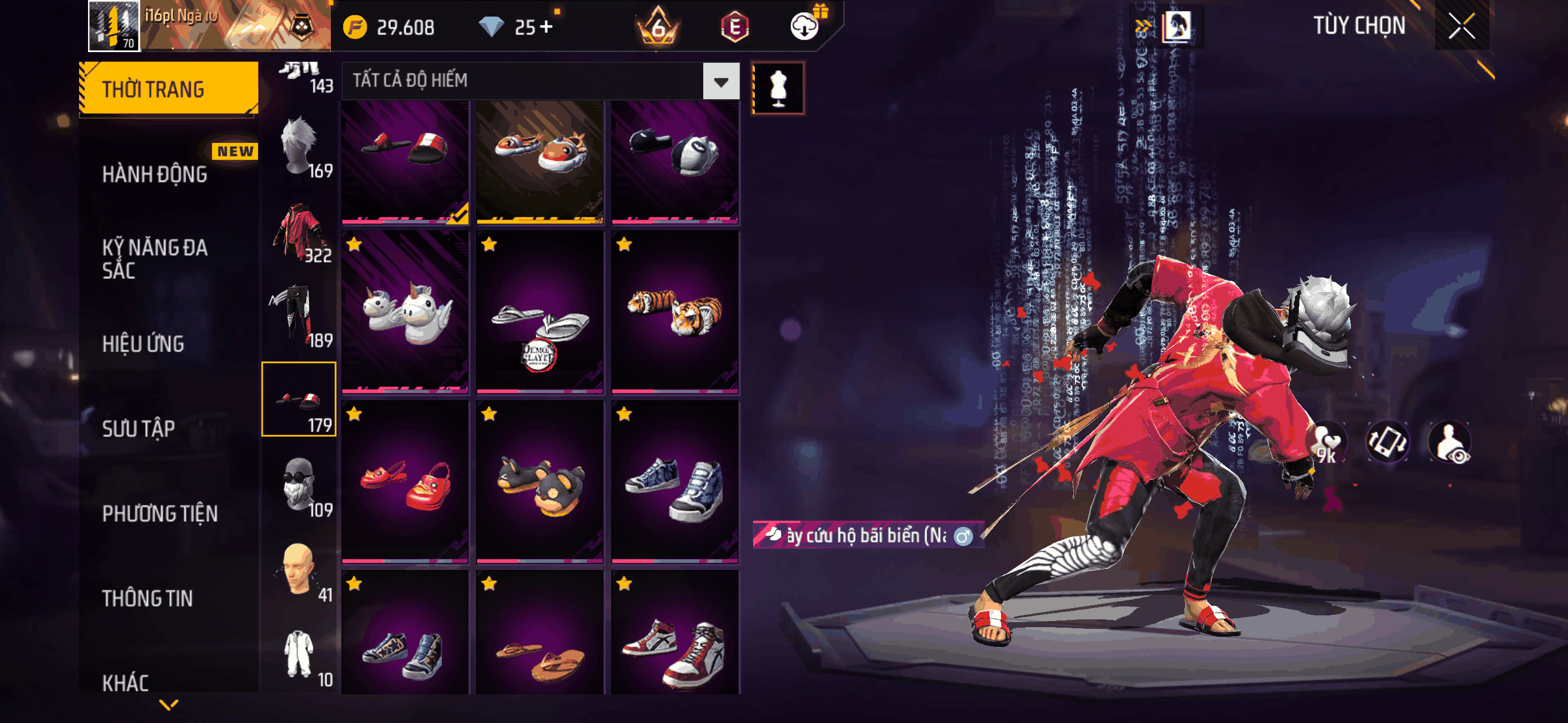
Task: Open the PHƯƠNG TIỆN tab
Action: (159, 513)
